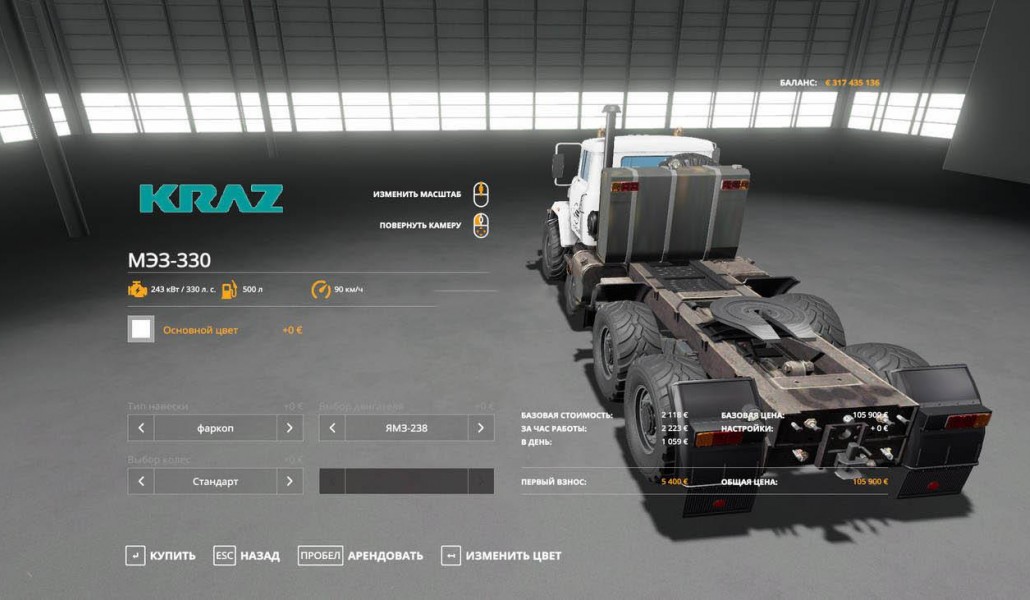Choose previous hitch type before фаркоп

[x=141, y=428]
